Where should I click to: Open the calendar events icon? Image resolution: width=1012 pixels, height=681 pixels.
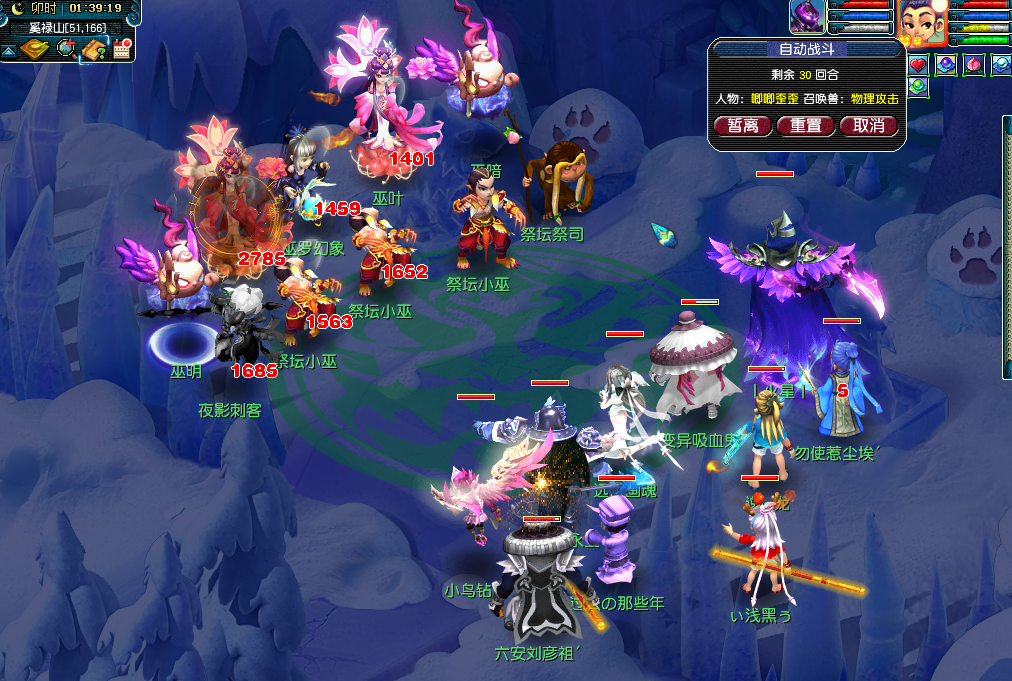click(123, 49)
